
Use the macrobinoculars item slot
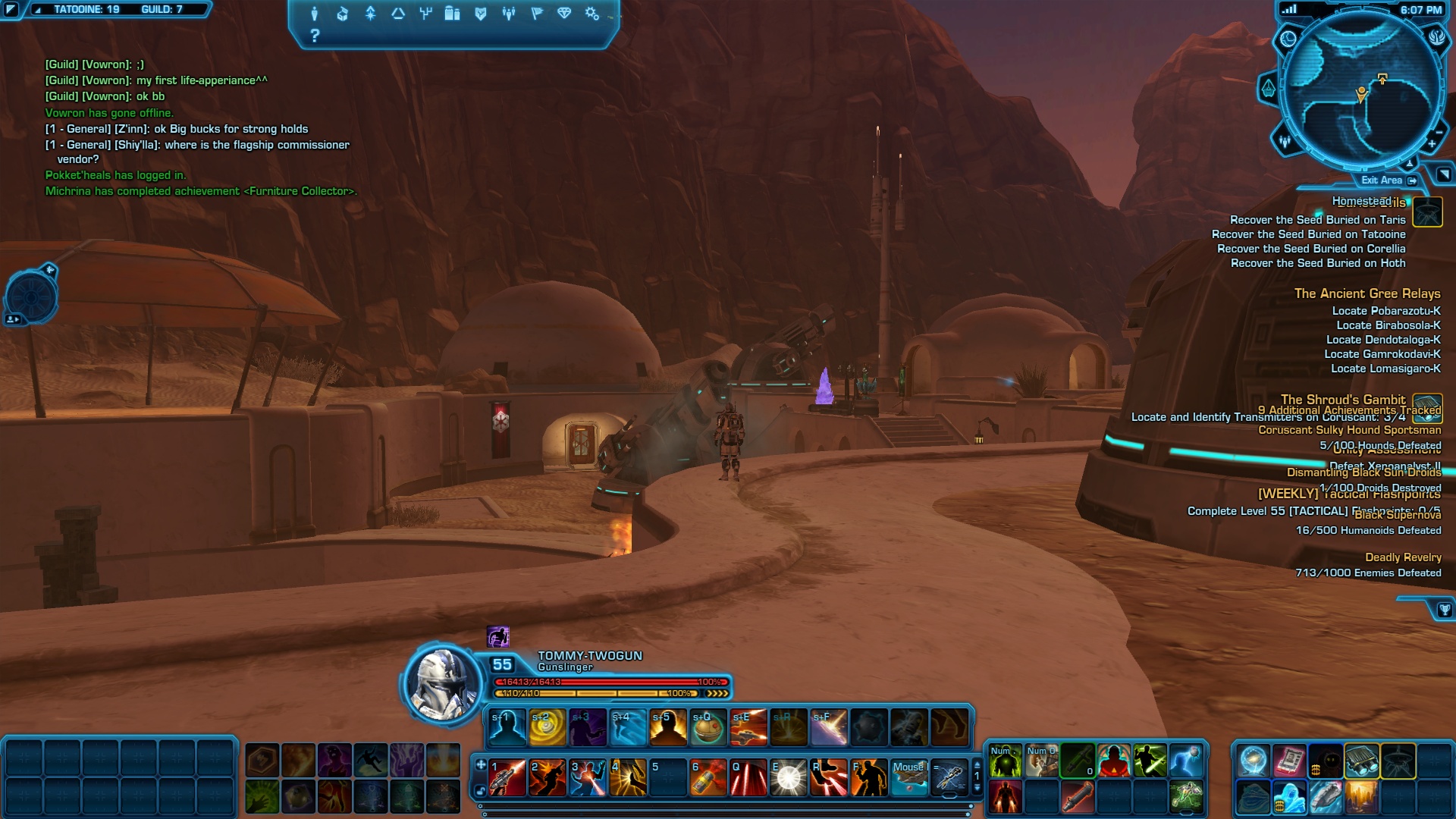pyautogui.click(x=1362, y=761)
